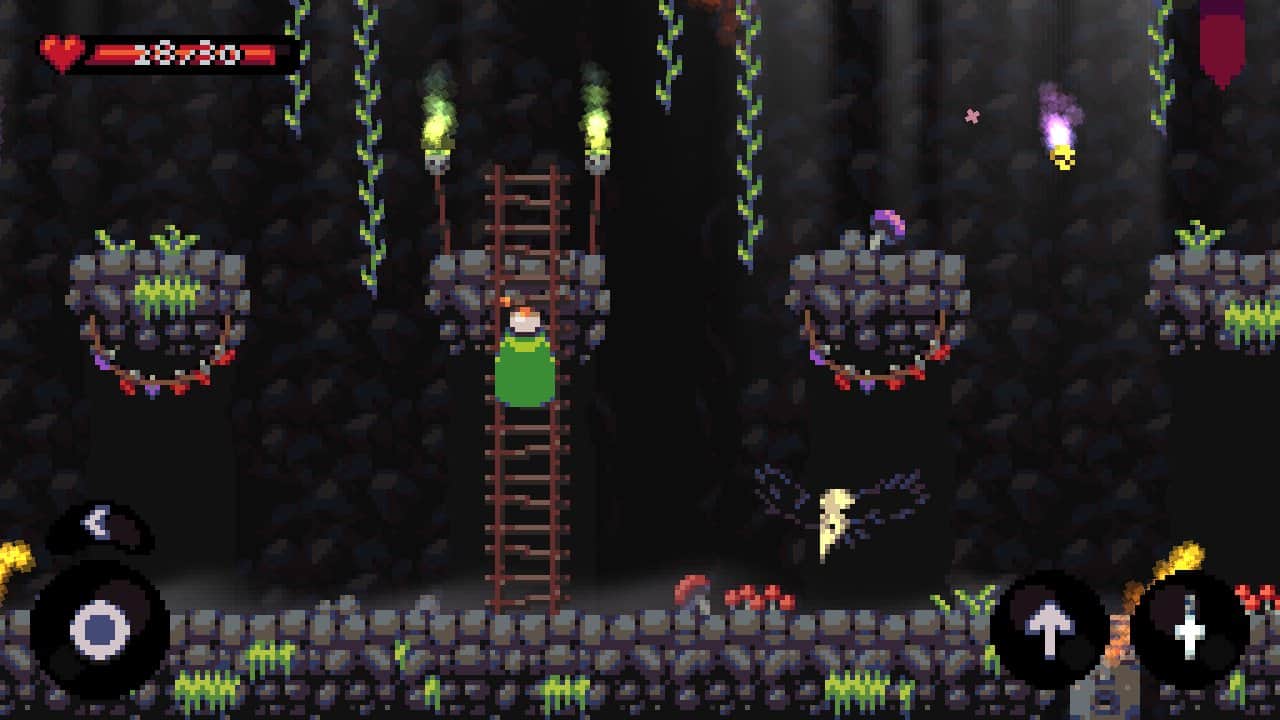Tap the crescent moon pause icon

pos(95,520)
